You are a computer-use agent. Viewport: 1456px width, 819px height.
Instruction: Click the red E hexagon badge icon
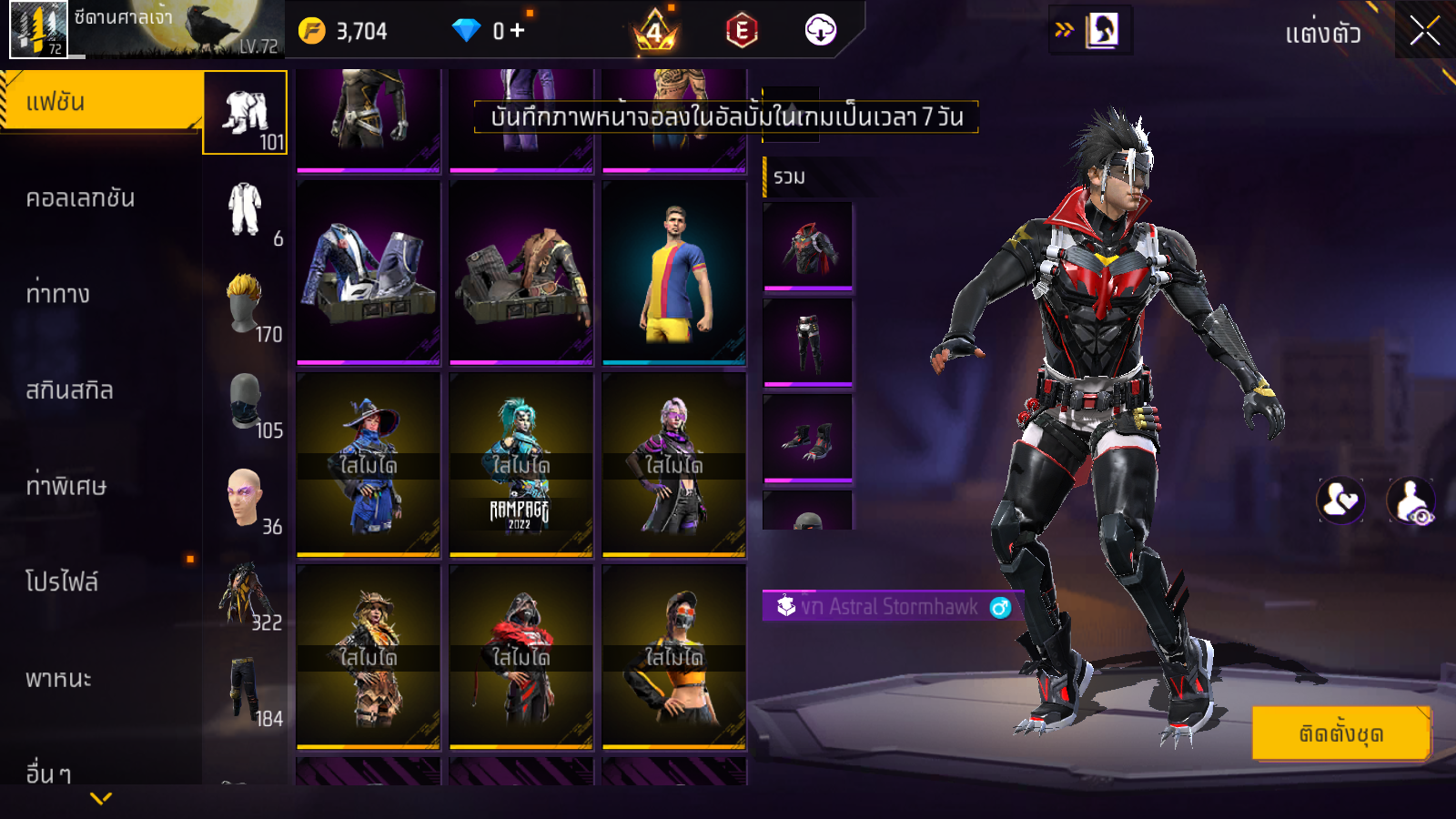coord(742,31)
